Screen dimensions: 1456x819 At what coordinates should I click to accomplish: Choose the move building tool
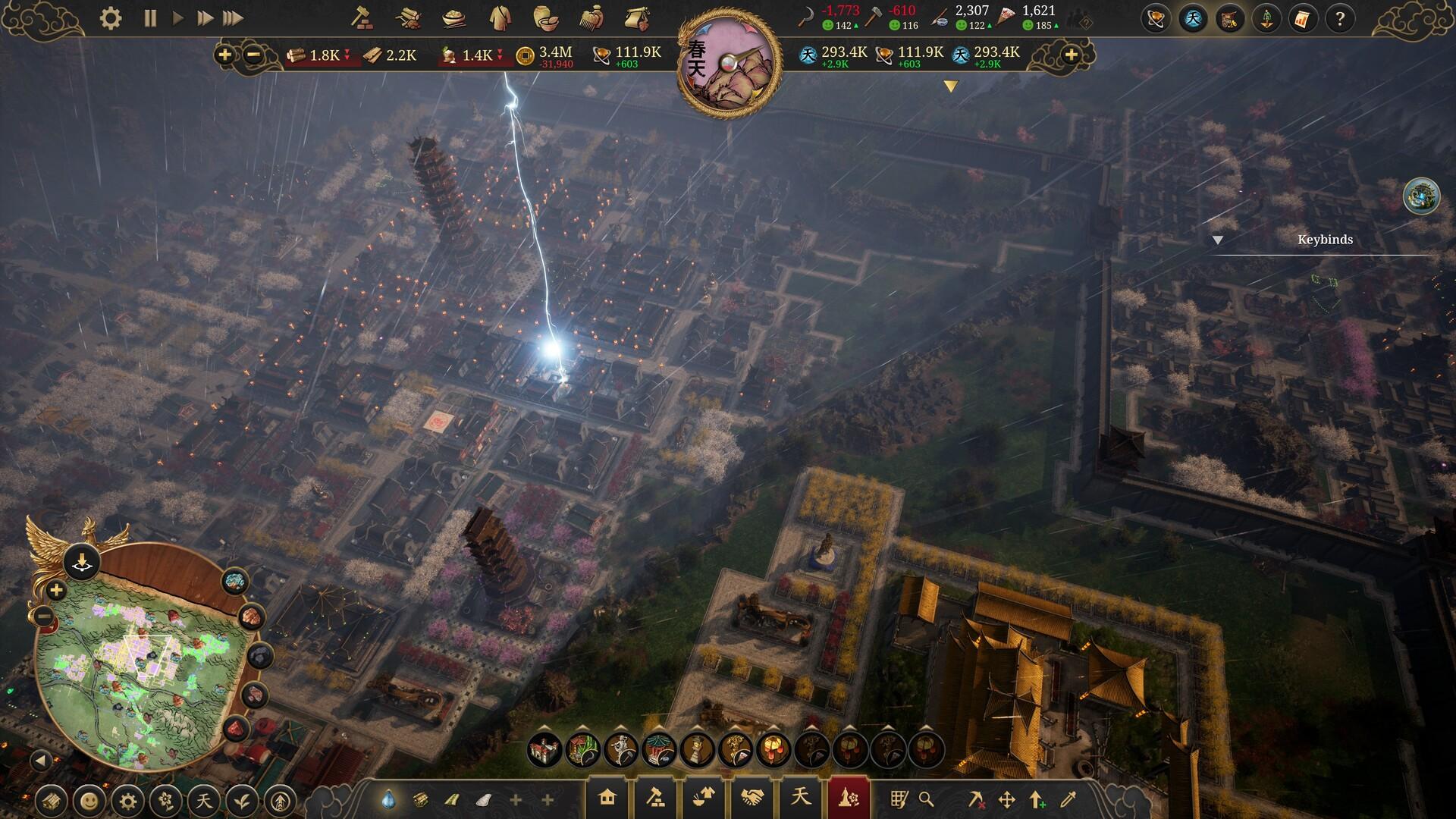(1007, 799)
